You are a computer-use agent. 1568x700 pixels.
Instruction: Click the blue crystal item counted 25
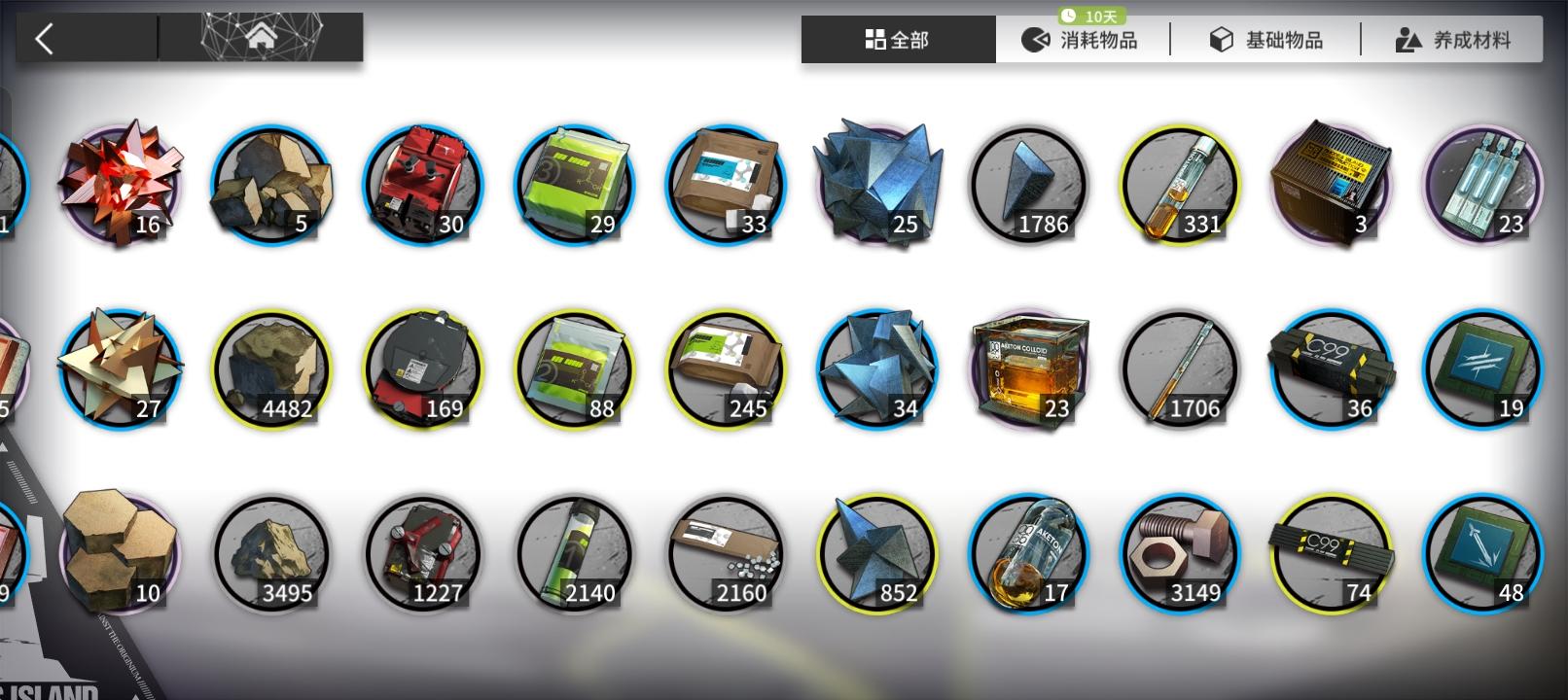click(875, 185)
